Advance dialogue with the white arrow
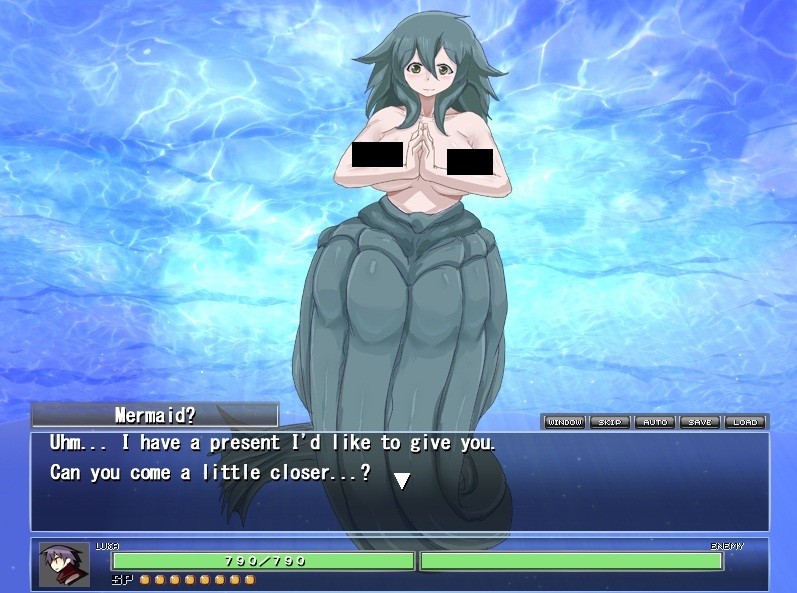 pyautogui.click(x=401, y=481)
